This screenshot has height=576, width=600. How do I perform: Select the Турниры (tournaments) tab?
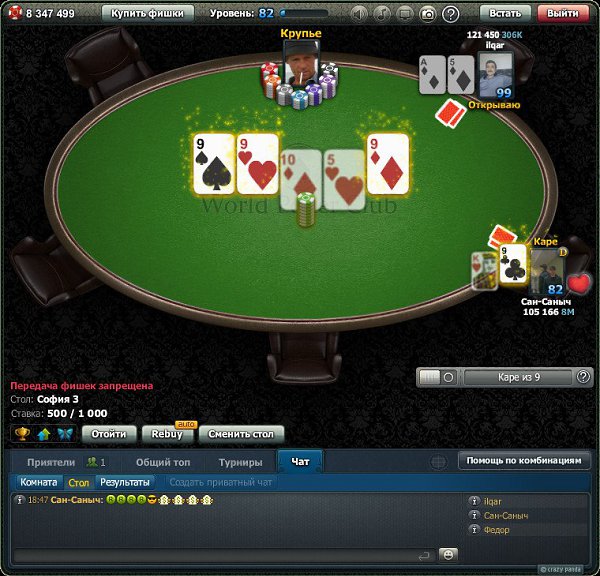tap(241, 462)
